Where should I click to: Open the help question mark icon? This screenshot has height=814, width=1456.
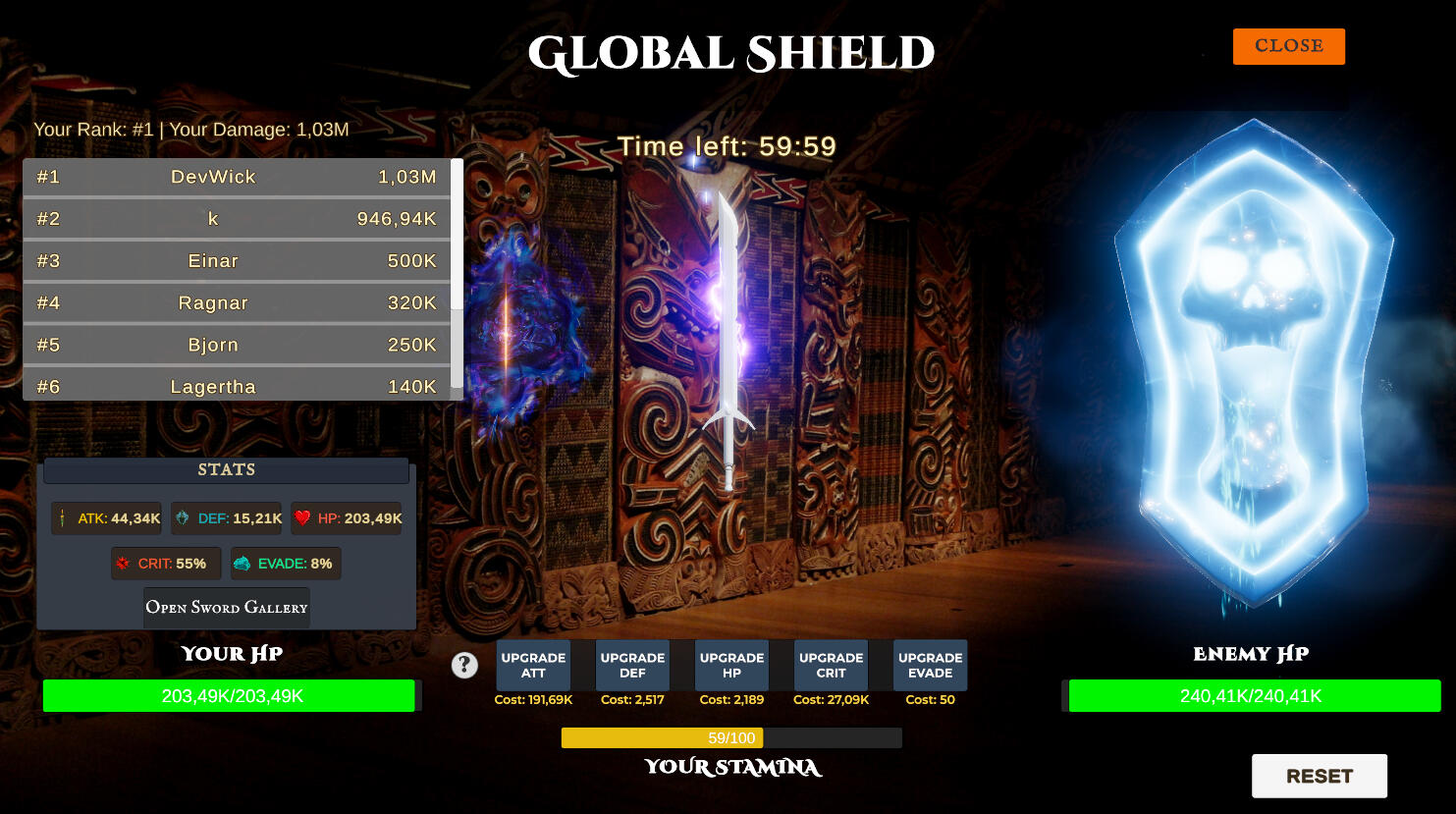[464, 665]
